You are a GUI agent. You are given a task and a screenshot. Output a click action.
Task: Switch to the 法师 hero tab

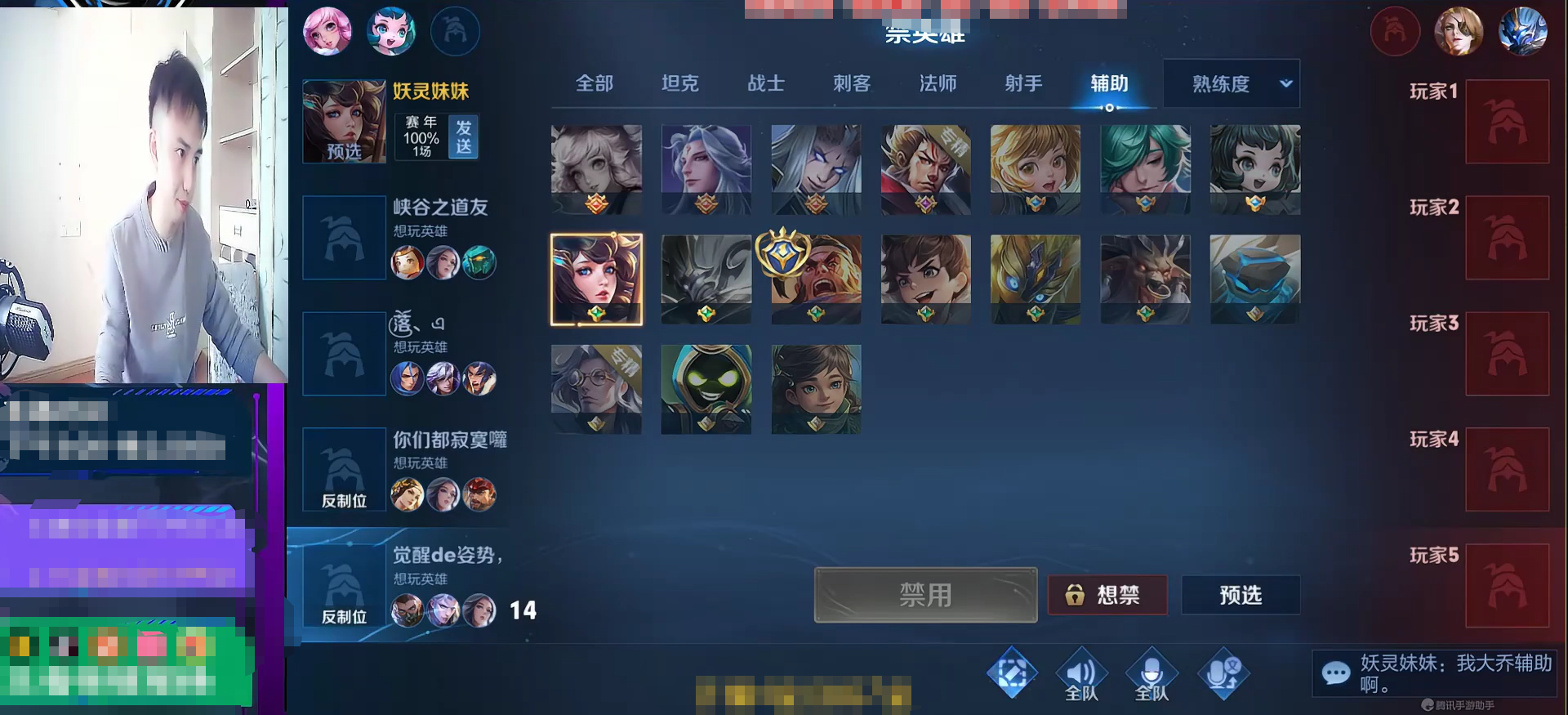coord(937,83)
